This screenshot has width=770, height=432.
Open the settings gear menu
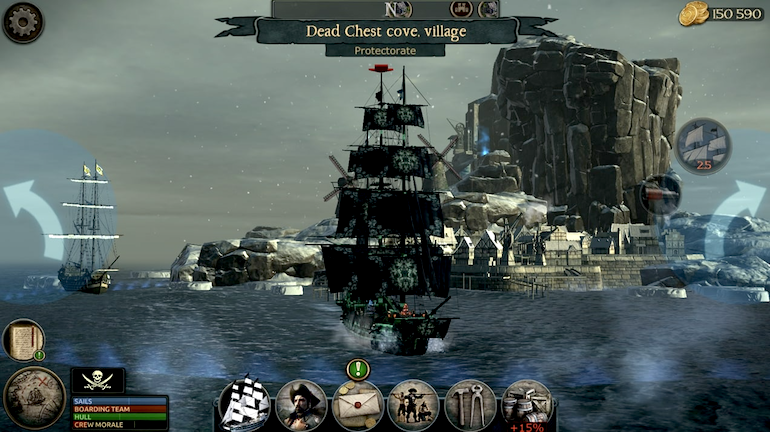(x=22, y=22)
